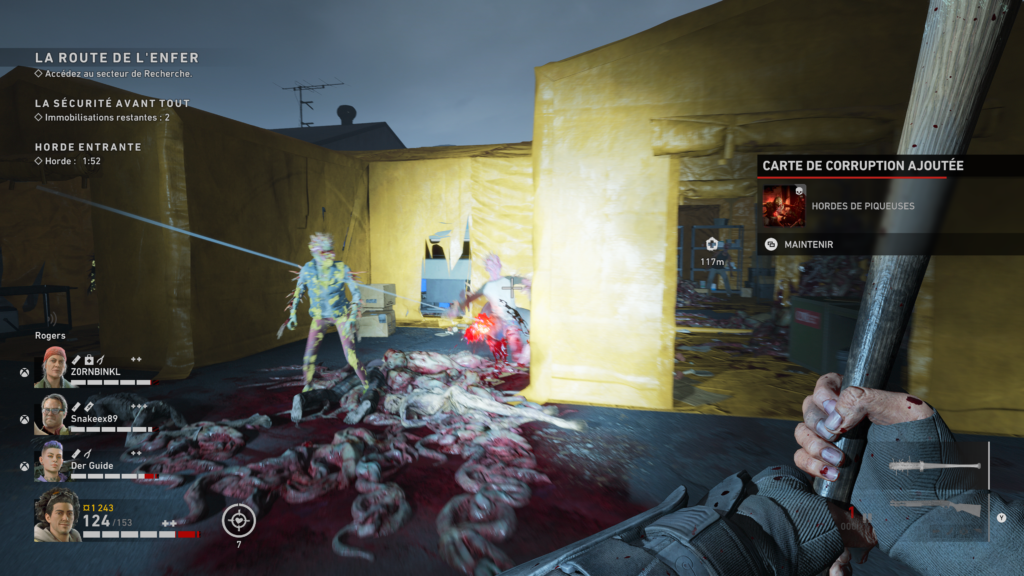Click the La Sécurité Avant Tout objective
Viewport: 1024px width, 576px height.
coord(112,103)
